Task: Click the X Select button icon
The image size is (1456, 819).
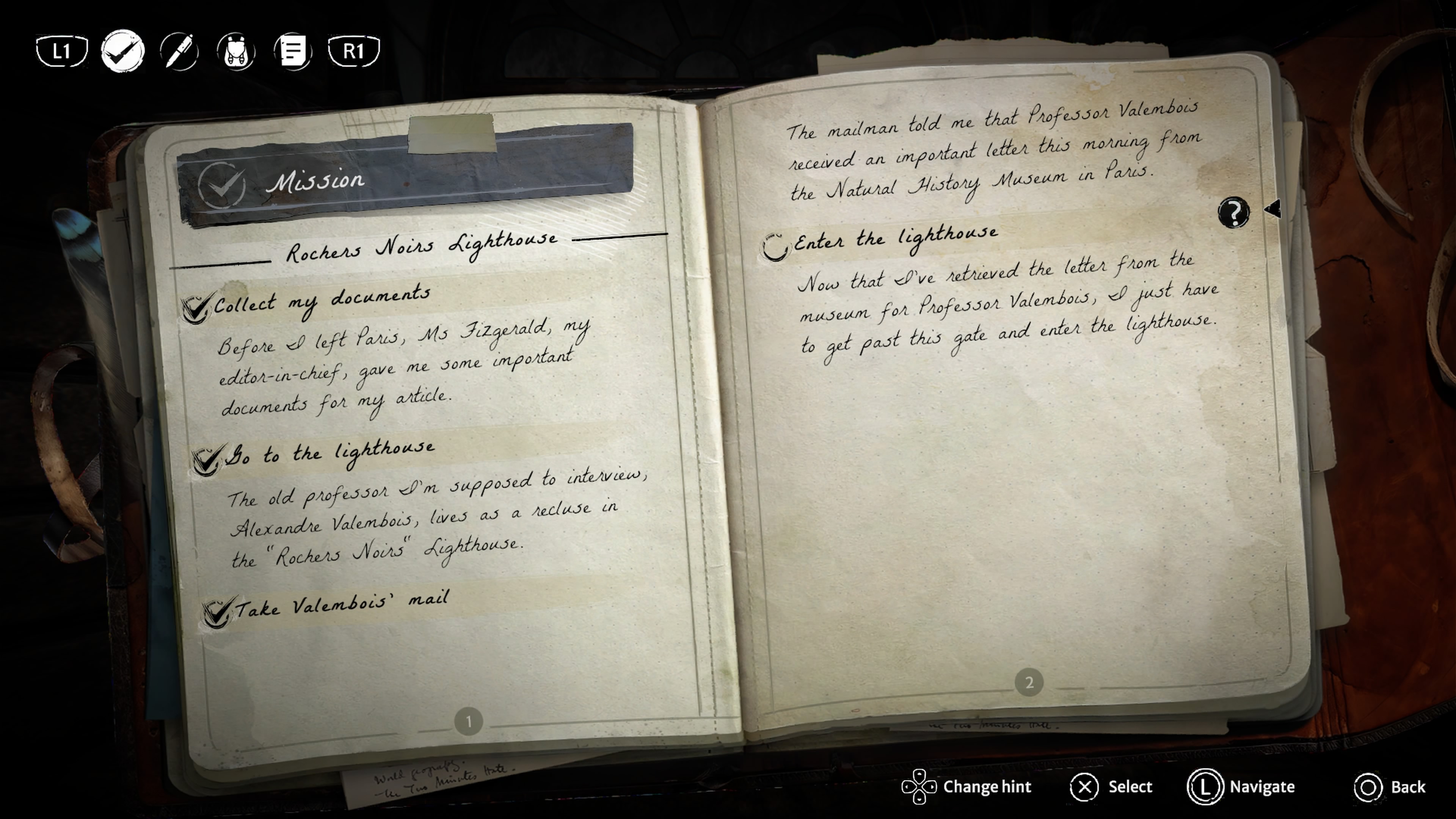Action: (x=1084, y=786)
